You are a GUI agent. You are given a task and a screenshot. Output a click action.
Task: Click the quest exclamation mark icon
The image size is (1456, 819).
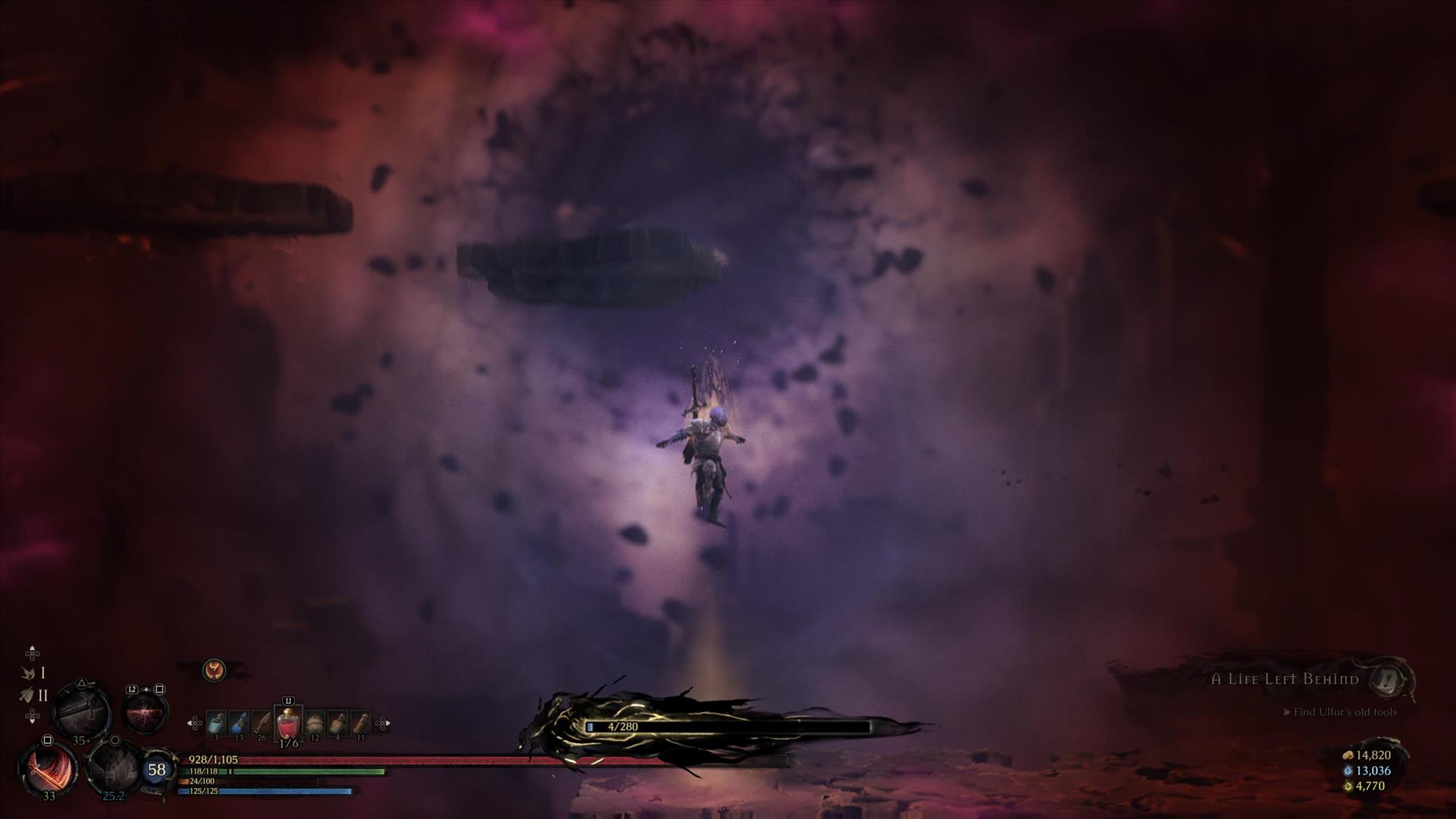[x=1392, y=679]
